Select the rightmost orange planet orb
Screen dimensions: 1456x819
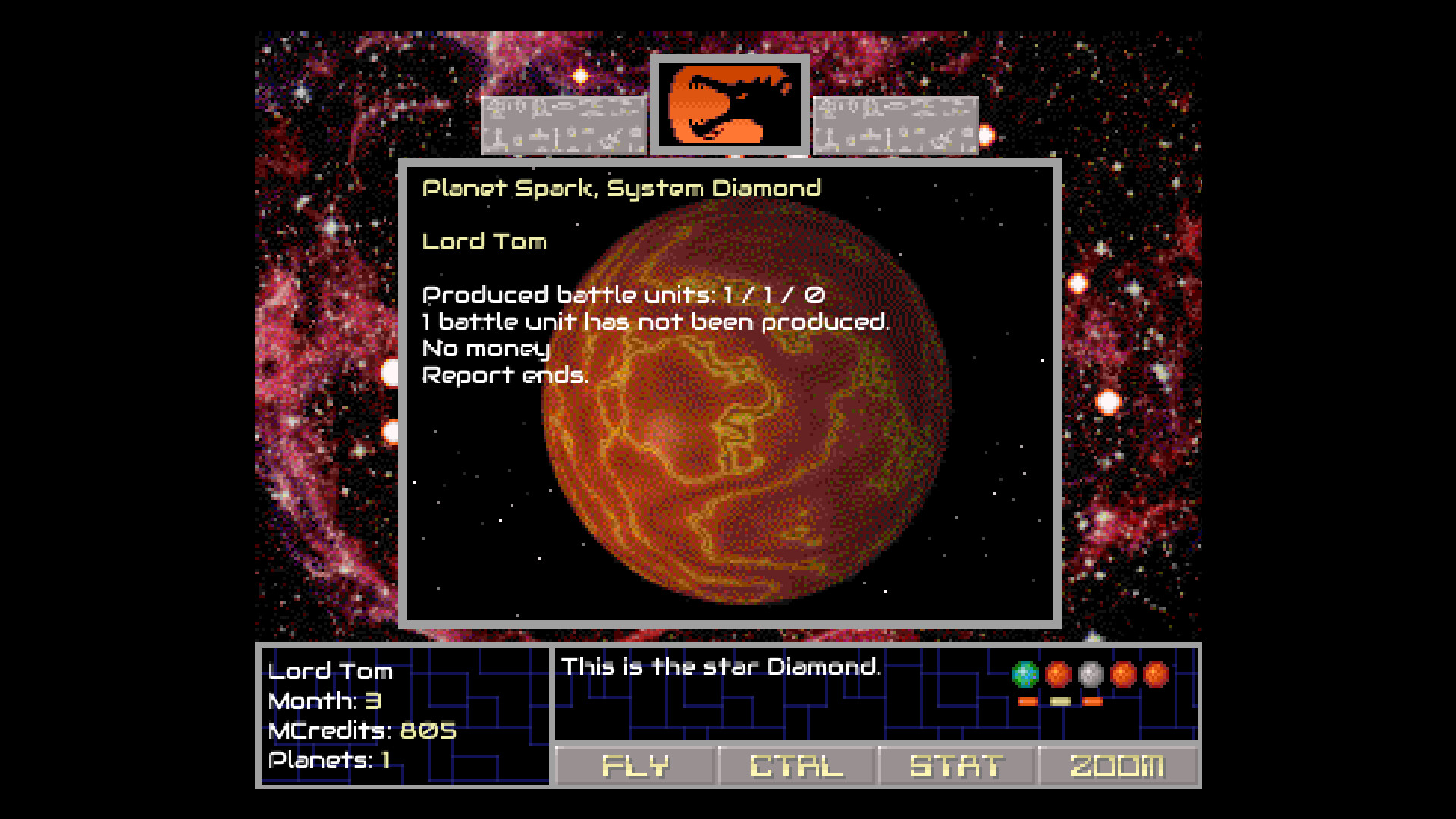1155,674
